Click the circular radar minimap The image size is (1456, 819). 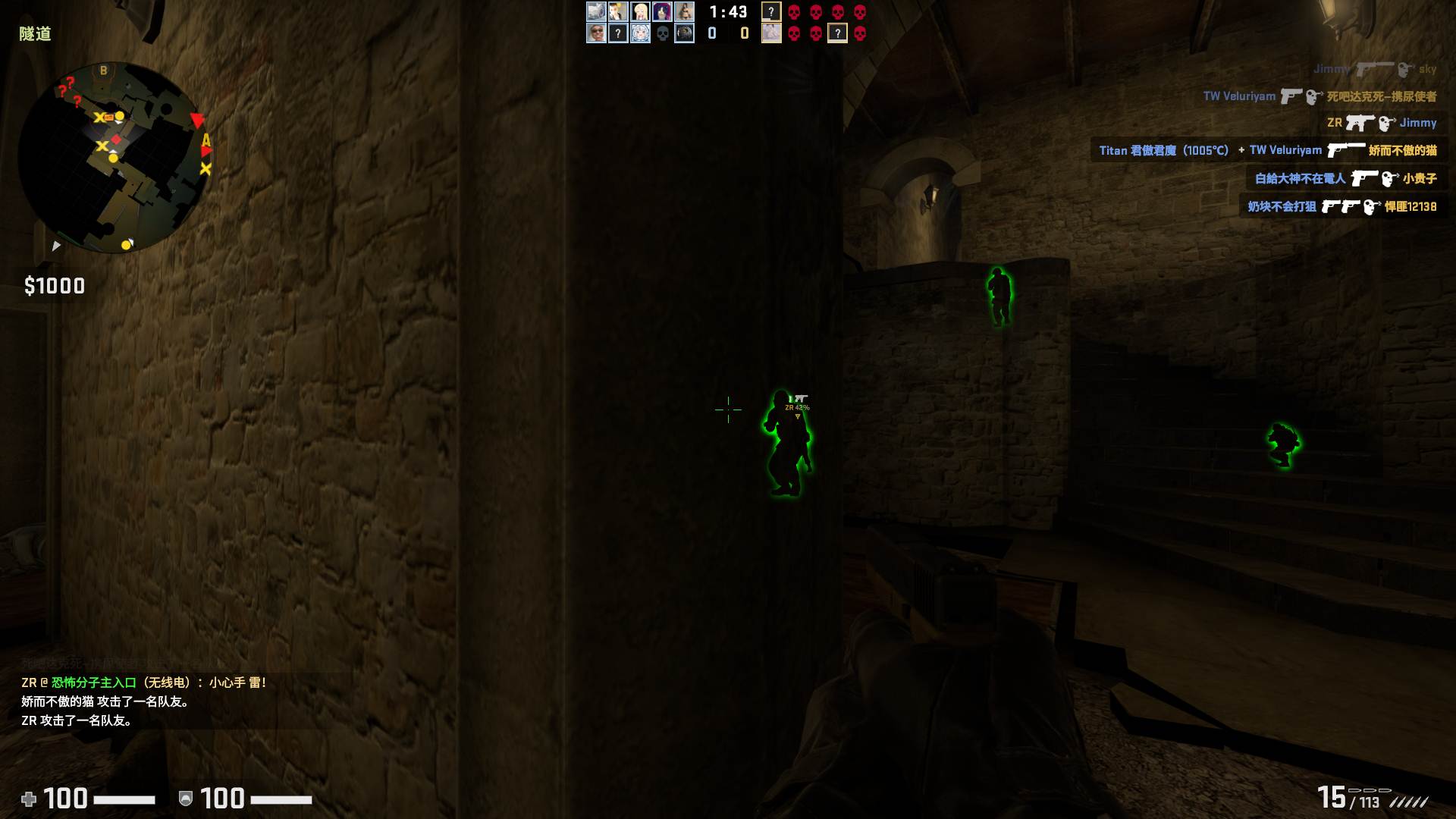click(114, 158)
